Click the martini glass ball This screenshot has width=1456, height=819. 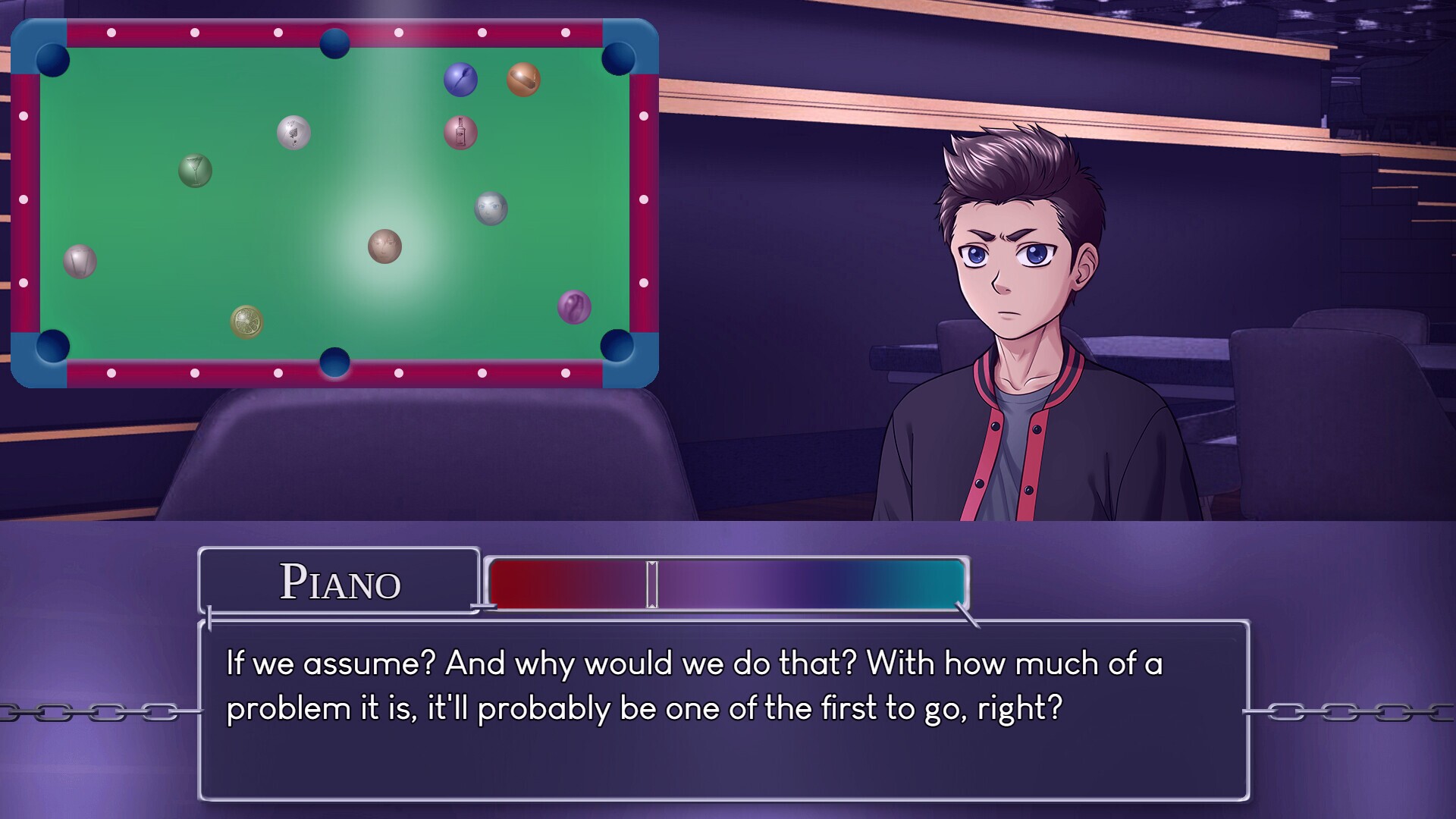[x=194, y=170]
